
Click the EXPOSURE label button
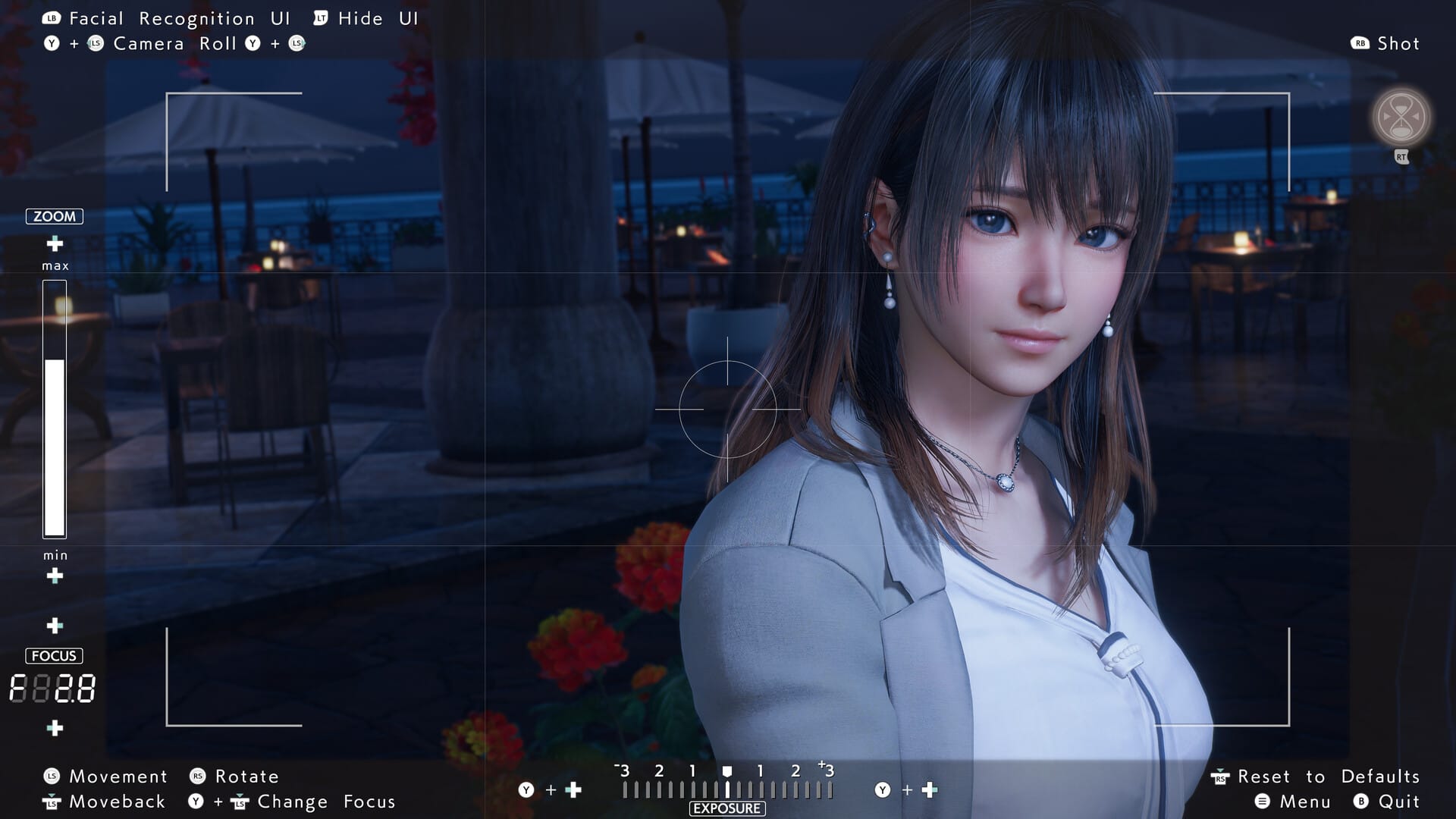pyautogui.click(x=726, y=808)
